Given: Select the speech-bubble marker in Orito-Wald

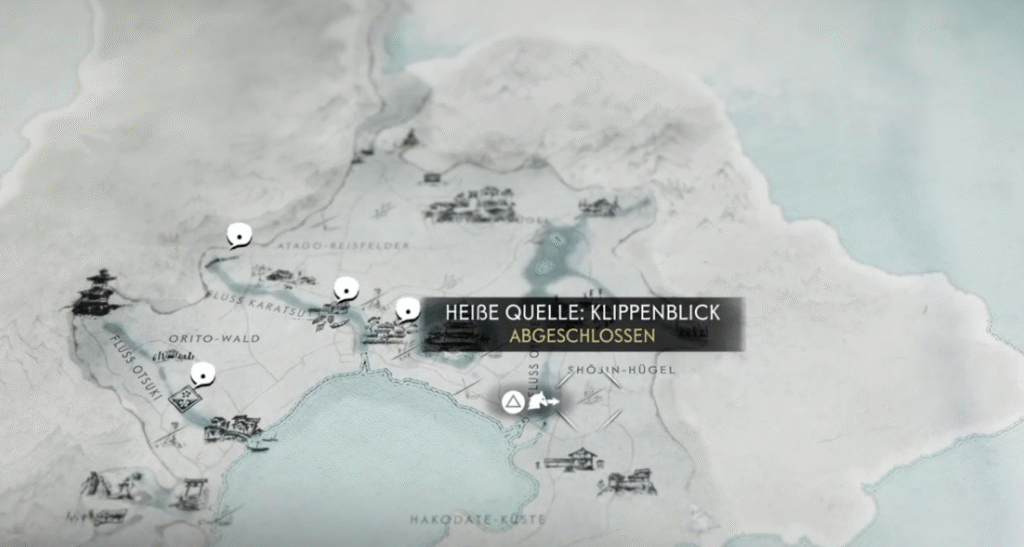Looking at the screenshot, I should [x=203, y=375].
